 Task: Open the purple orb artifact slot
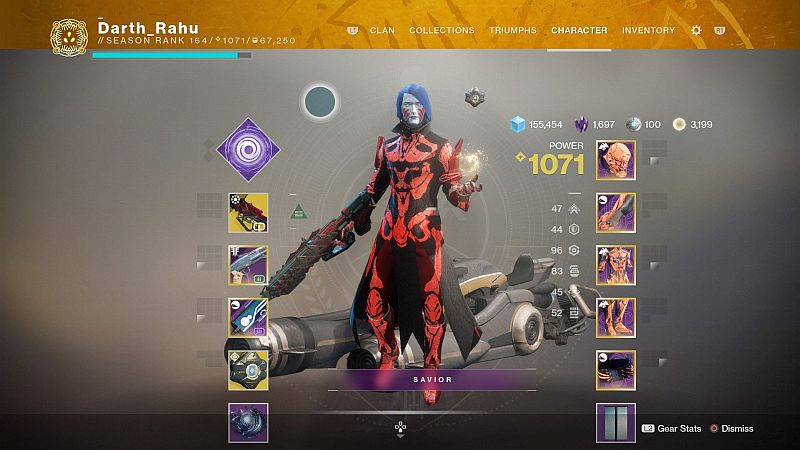pos(248,422)
